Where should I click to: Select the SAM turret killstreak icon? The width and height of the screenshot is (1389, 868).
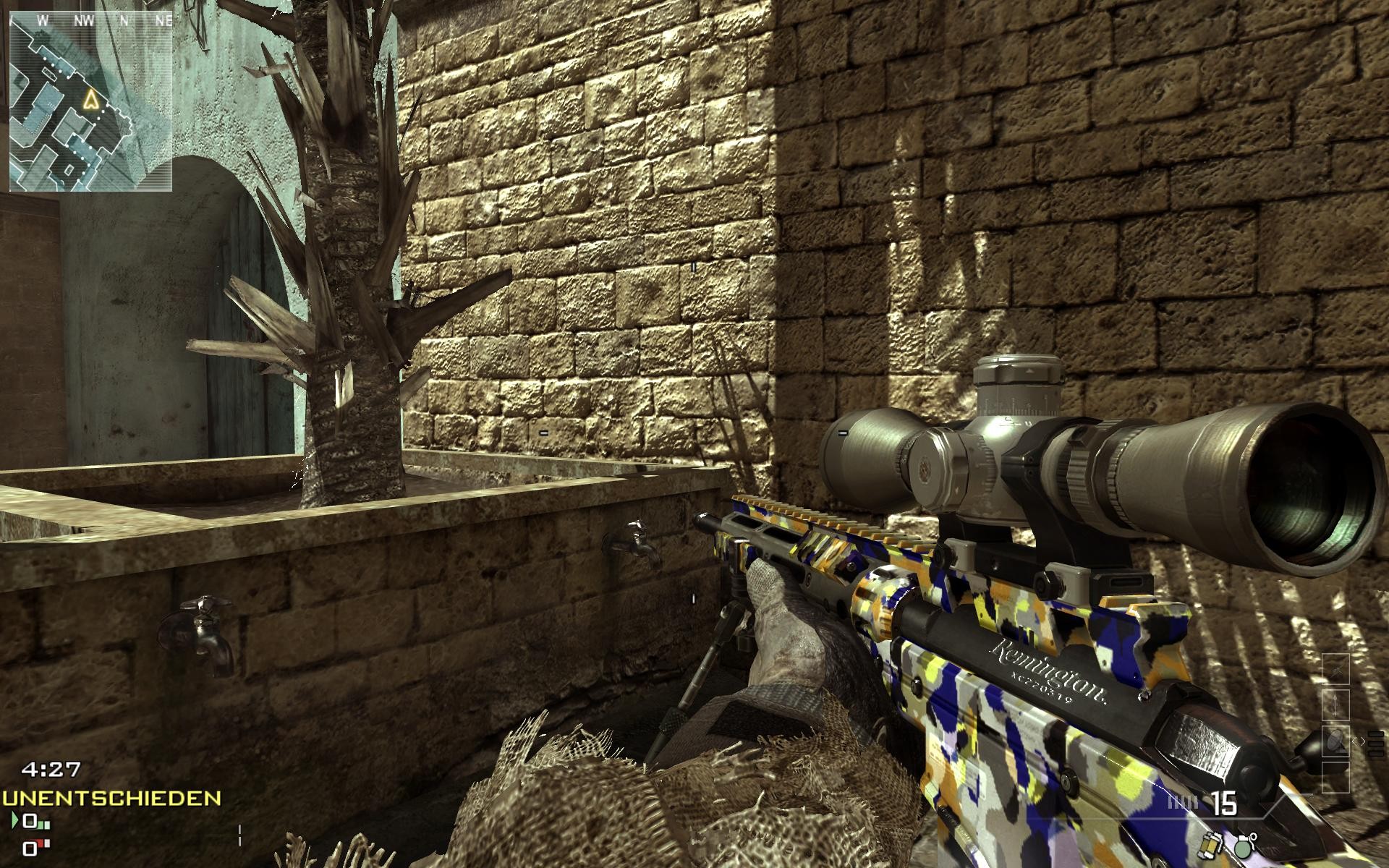1336,741
